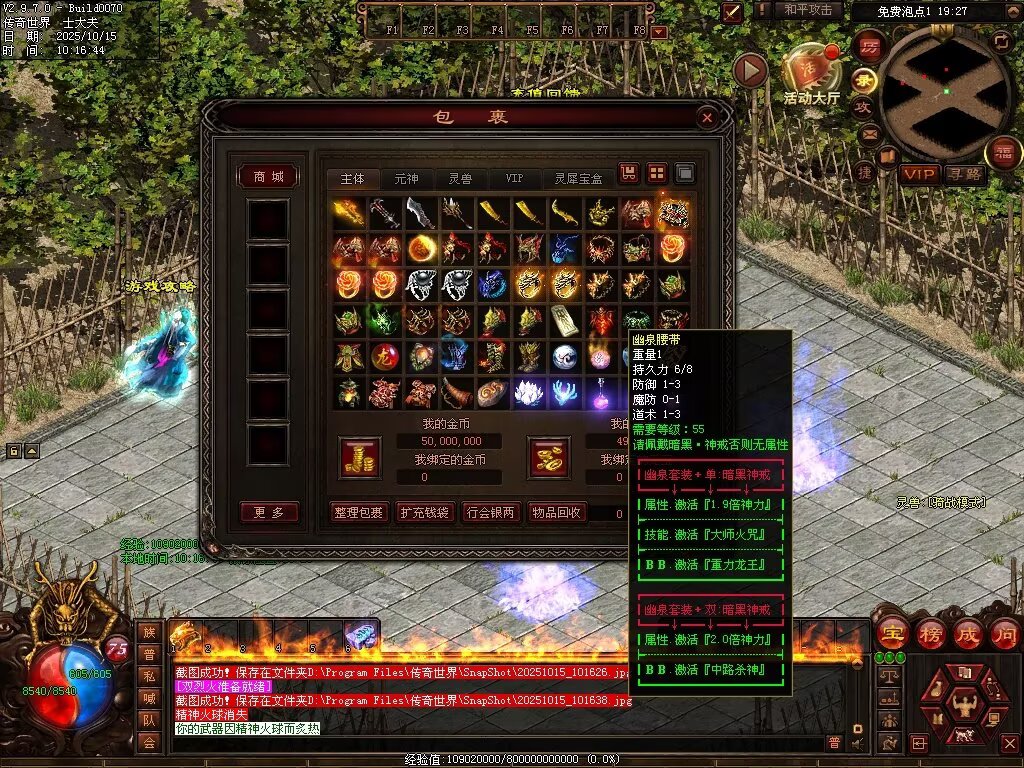
Task: Click the envelope mail icon
Action: click(x=868, y=134)
